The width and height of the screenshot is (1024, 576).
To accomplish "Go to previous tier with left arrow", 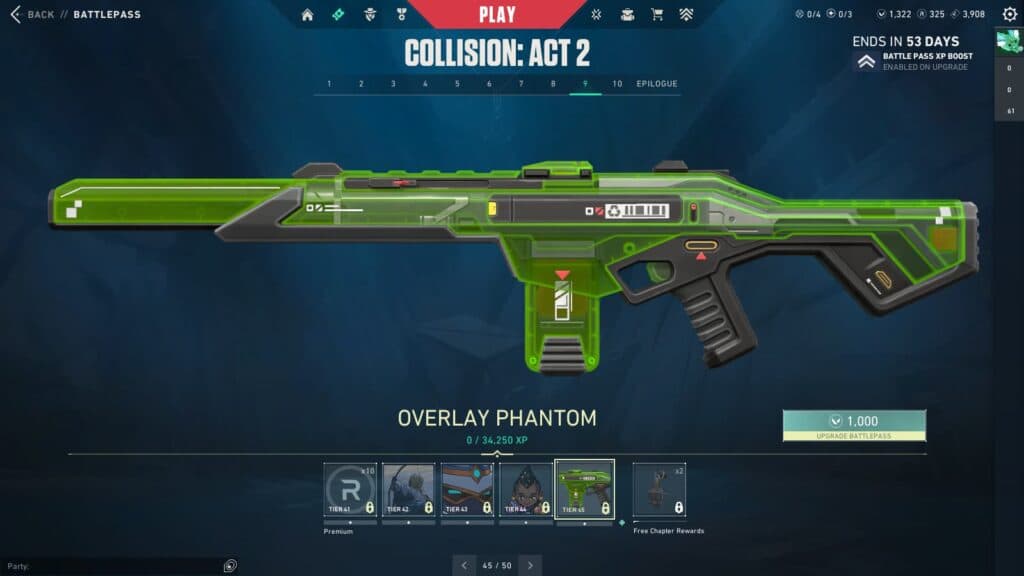I will [x=464, y=565].
